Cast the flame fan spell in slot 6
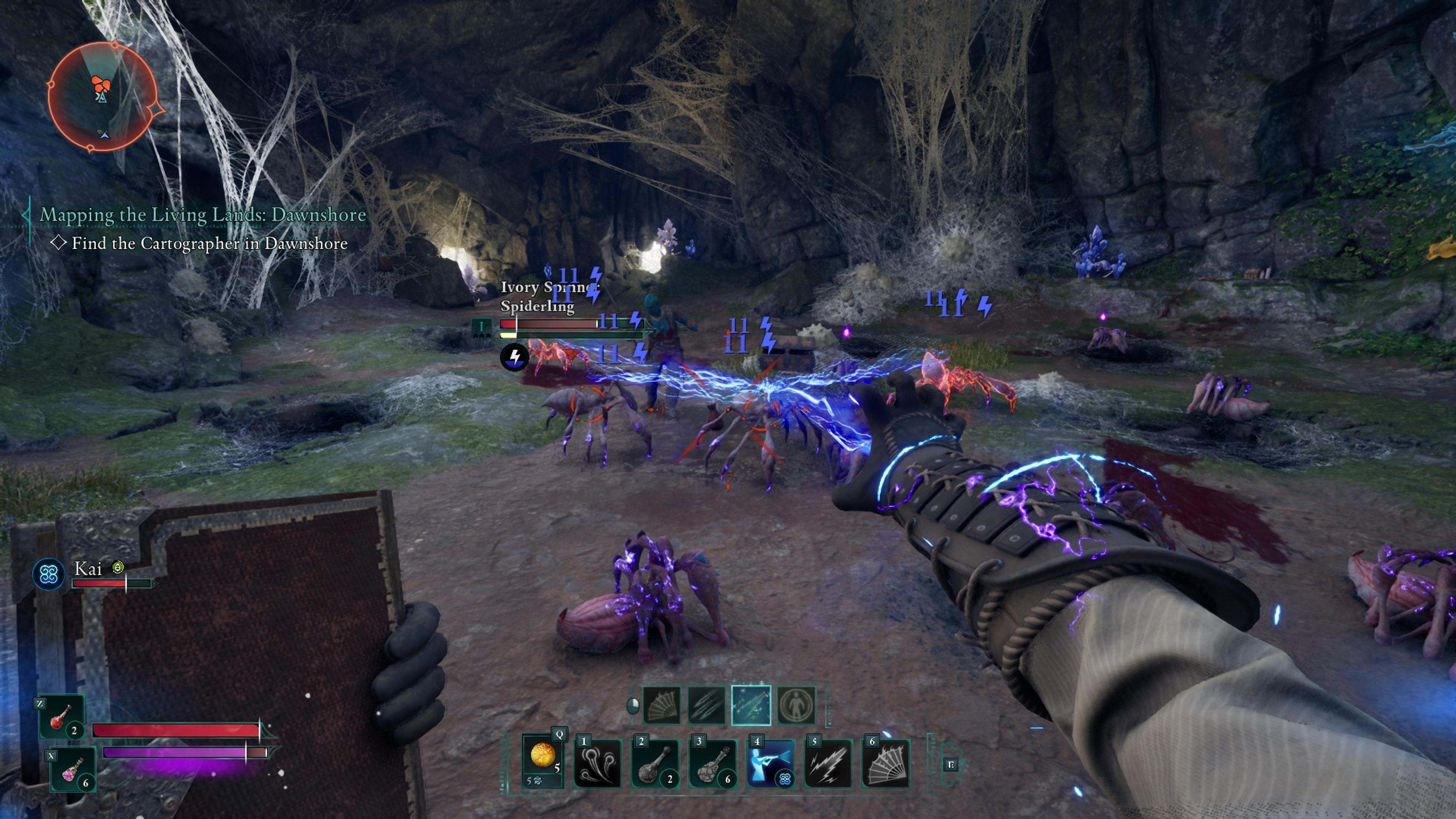 tap(886, 764)
